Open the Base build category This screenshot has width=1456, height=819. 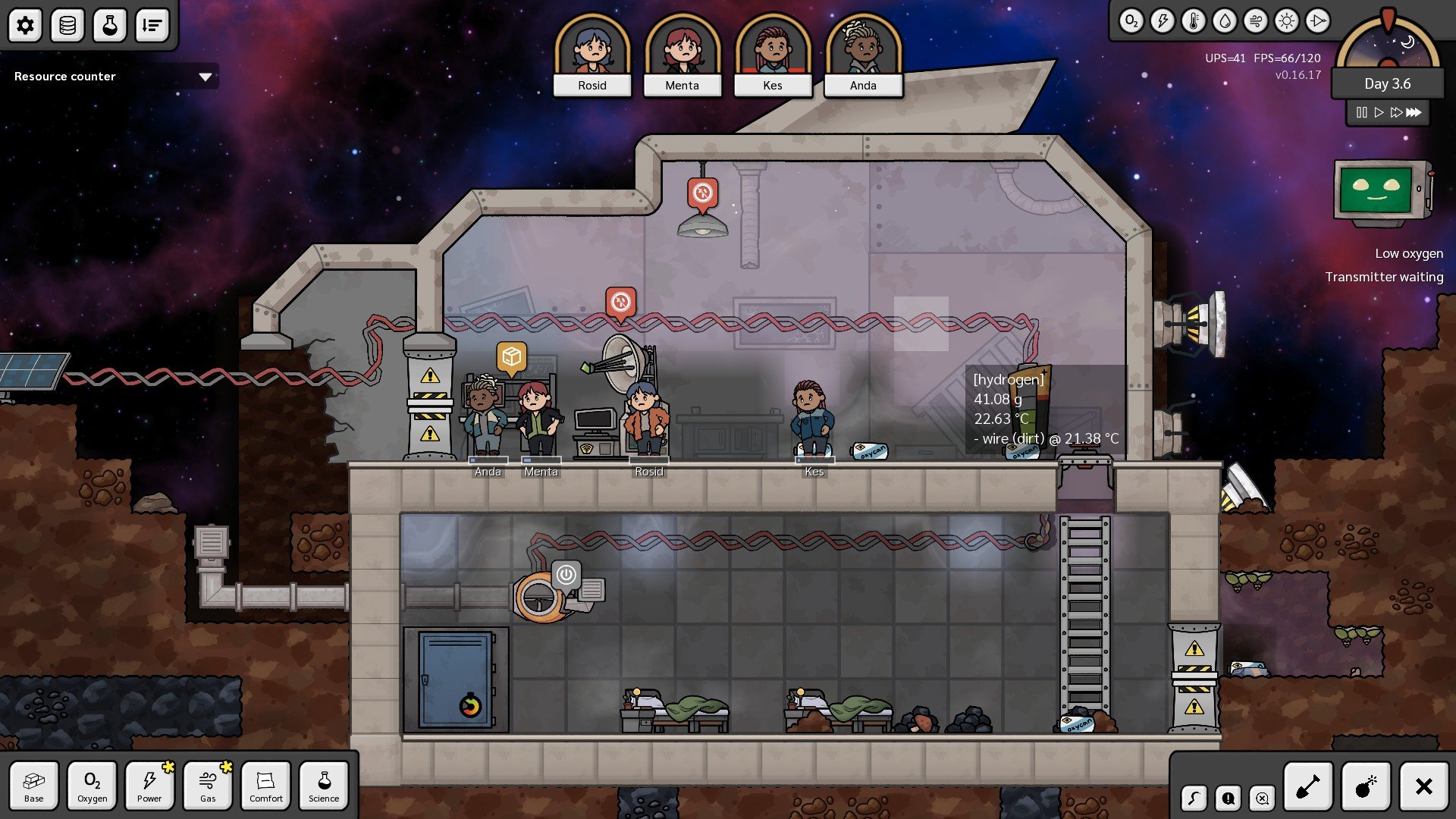pos(34,786)
